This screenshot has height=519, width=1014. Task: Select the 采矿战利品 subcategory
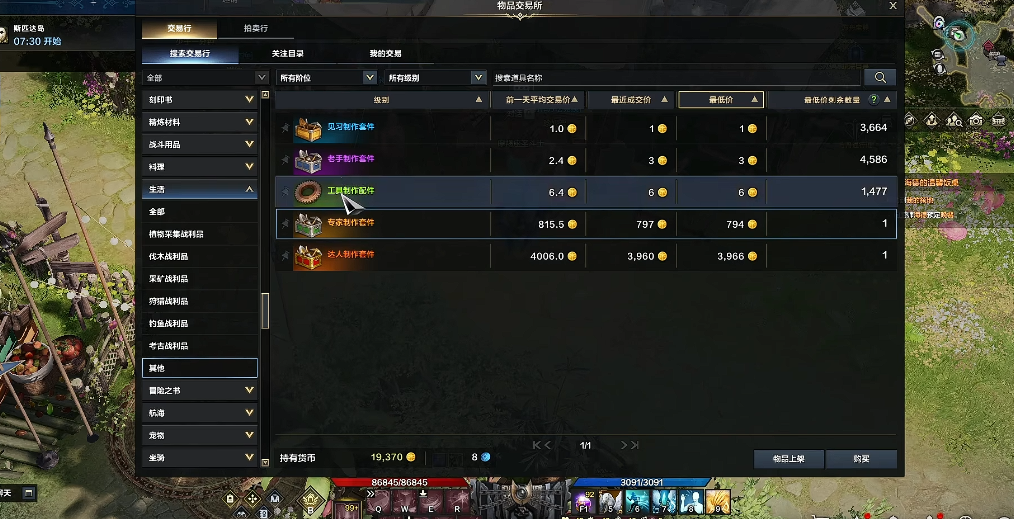pyautogui.click(x=200, y=279)
